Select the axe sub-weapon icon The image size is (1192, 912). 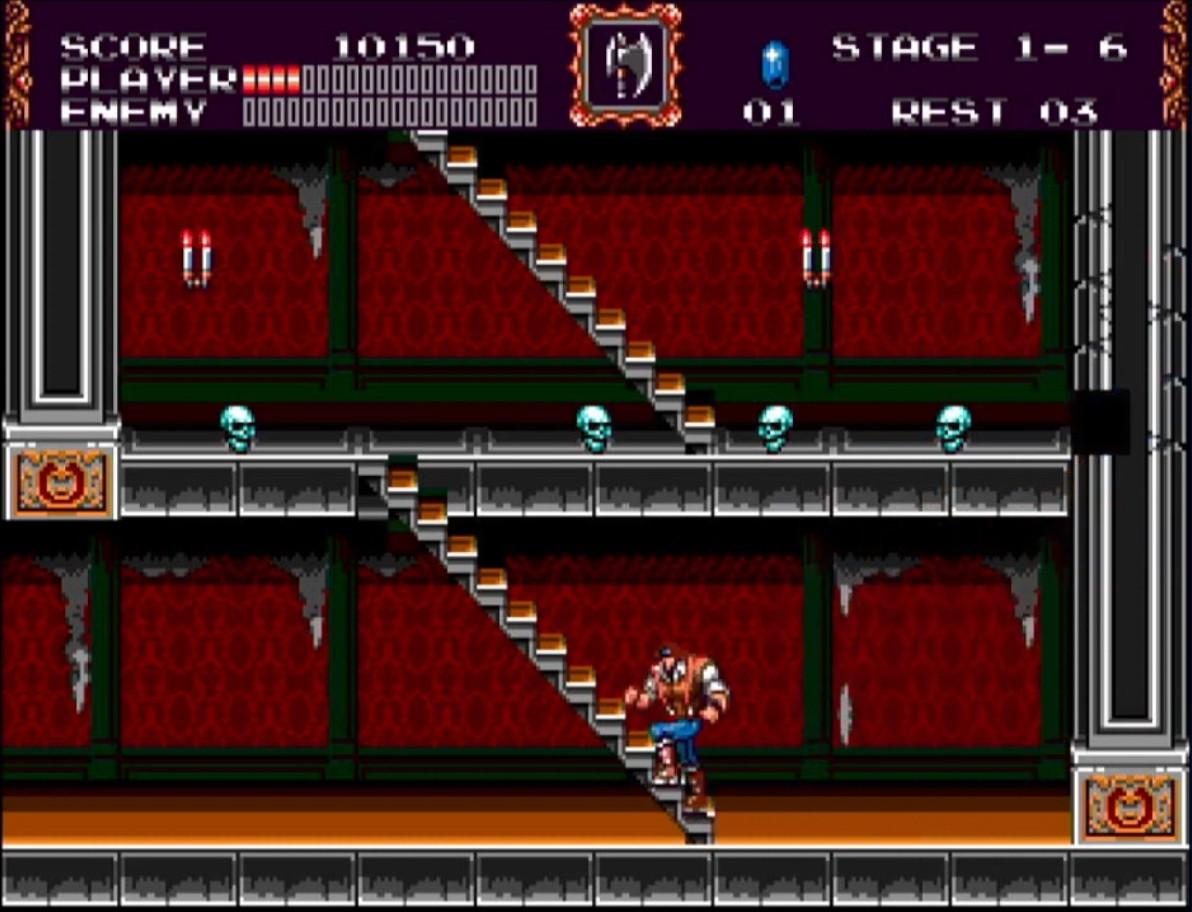(625, 64)
